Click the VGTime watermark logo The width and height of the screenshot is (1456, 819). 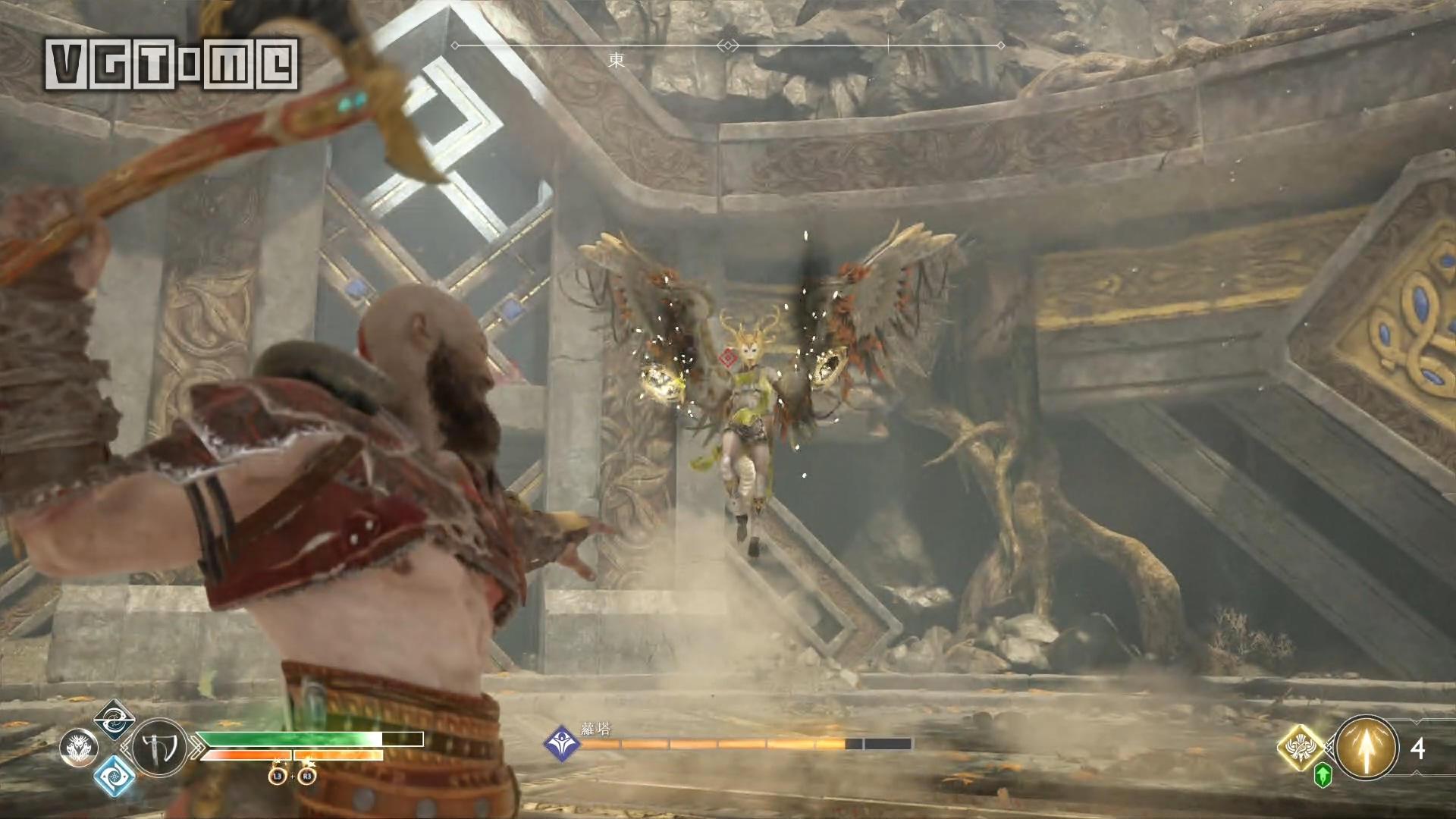pyautogui.click(x=171, y=64)
